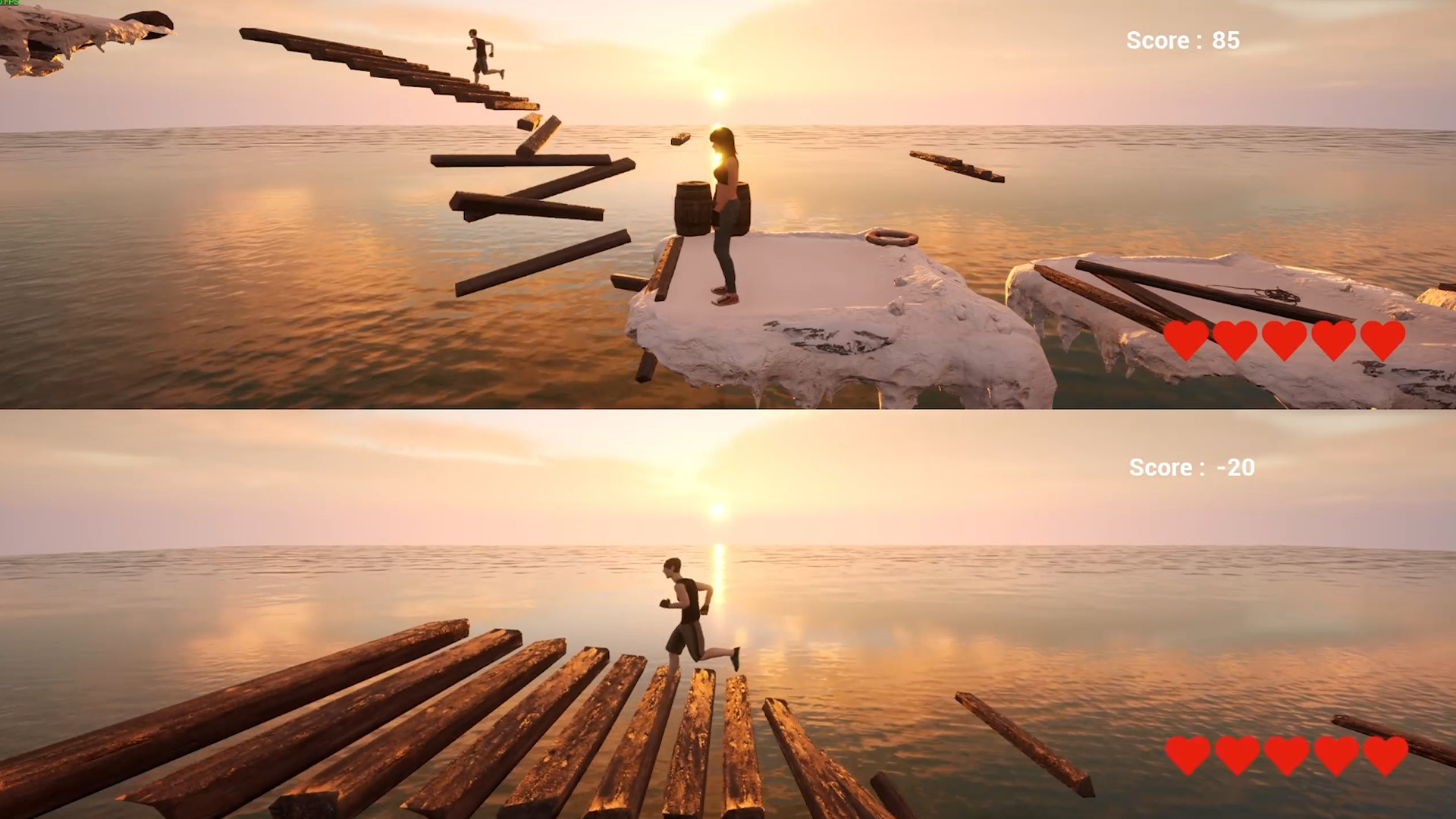Image resolution: width=1456 pixels, height=819 pixels.
Task: Select the wooden barrel beside the female character
Action: click(692, 206)
